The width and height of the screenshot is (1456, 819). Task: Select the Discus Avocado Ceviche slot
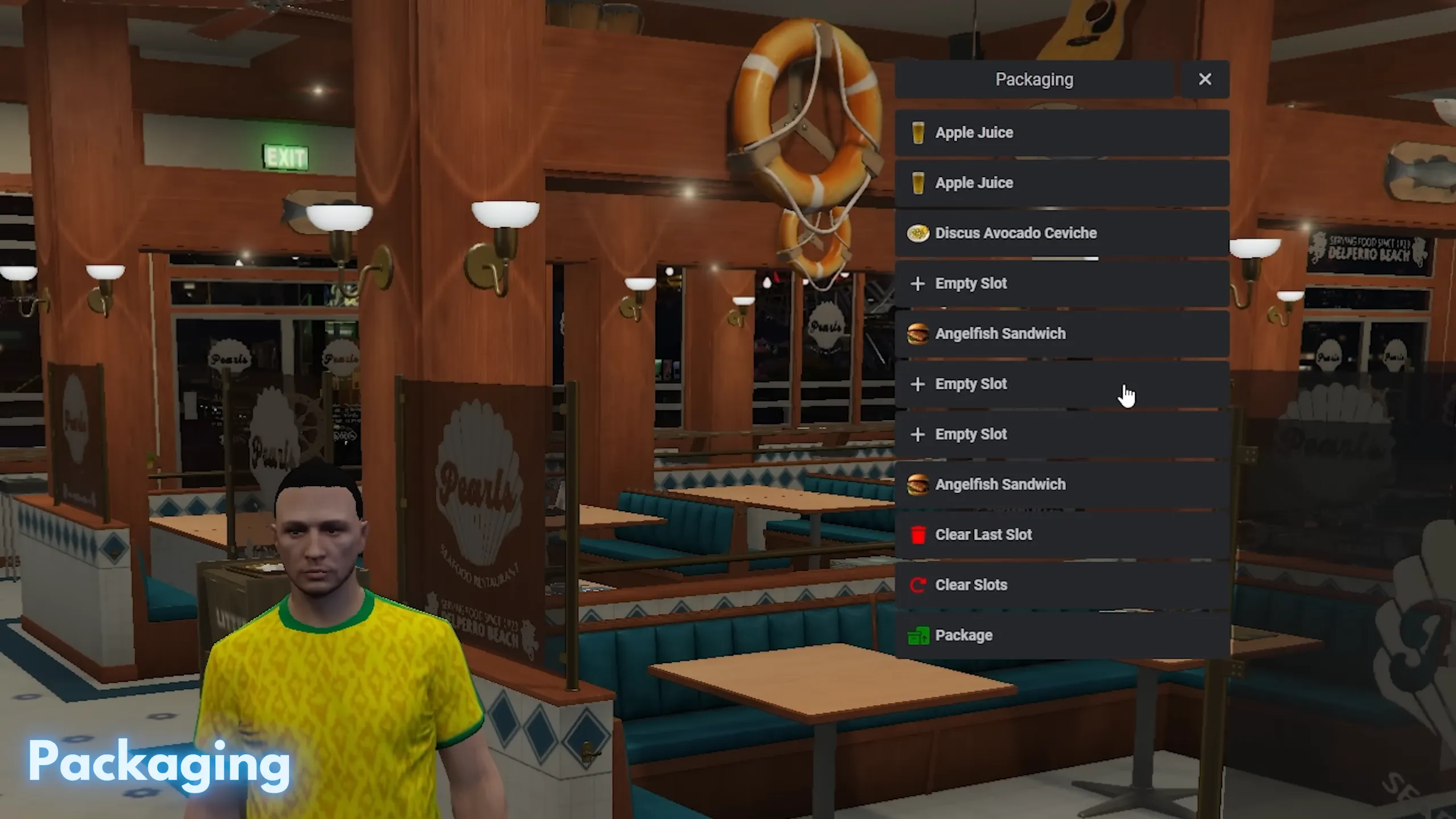tap(1061, 233)
